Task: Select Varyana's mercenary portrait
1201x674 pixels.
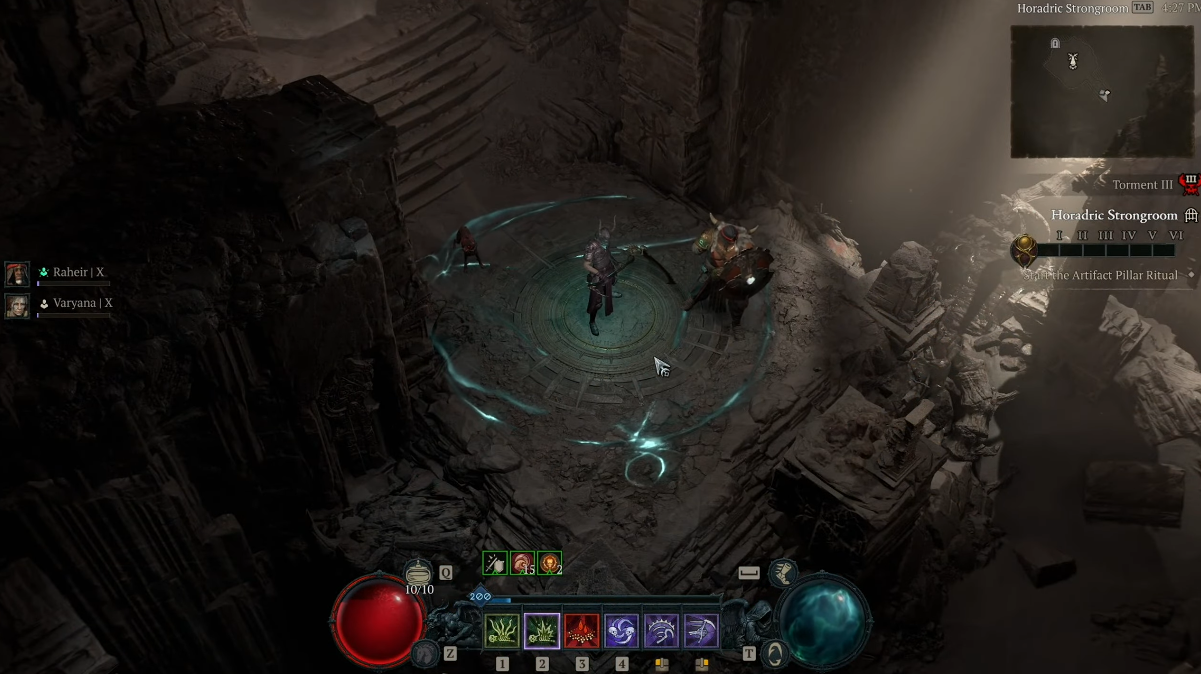Action: coord(17,304)
